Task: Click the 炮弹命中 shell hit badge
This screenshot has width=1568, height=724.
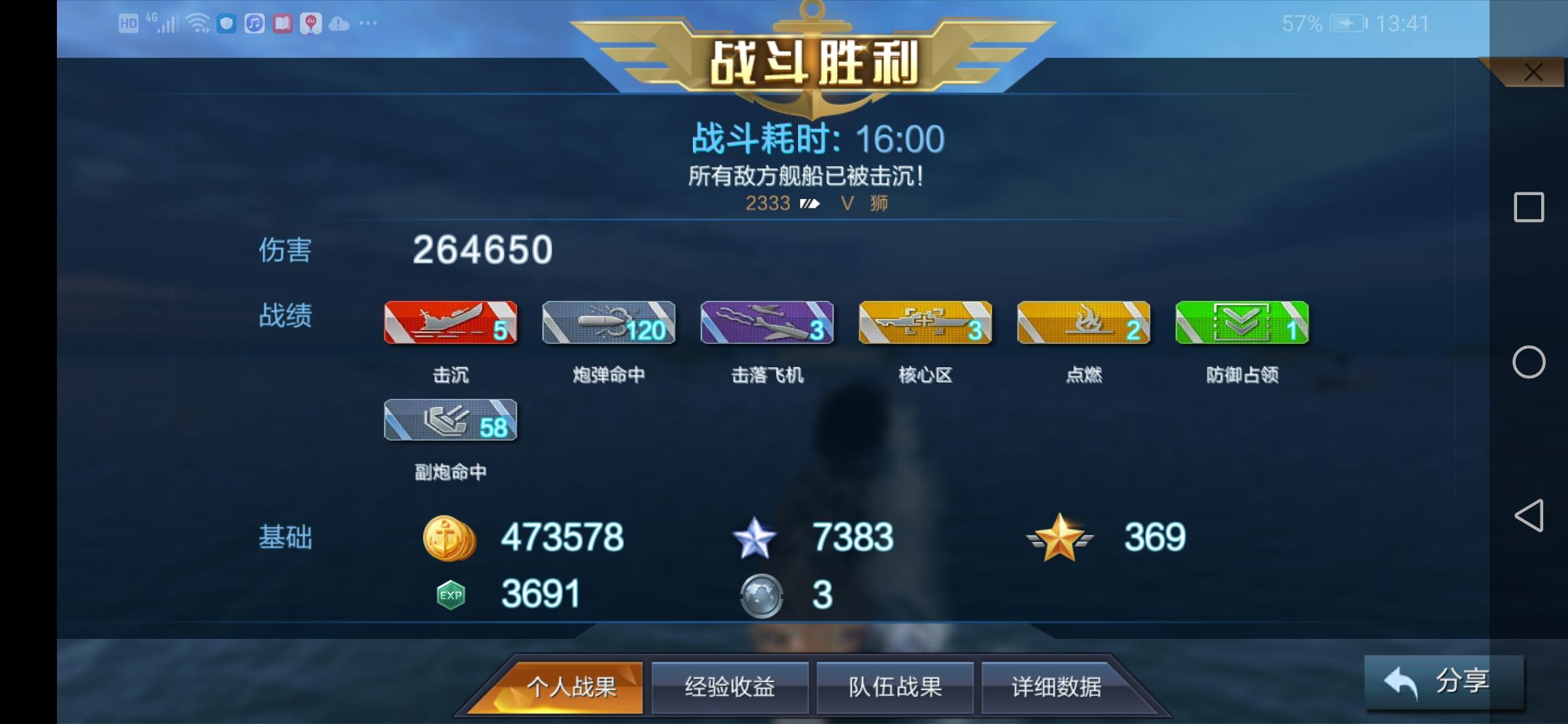Action: pyautogui.click(x=608, y=324)
